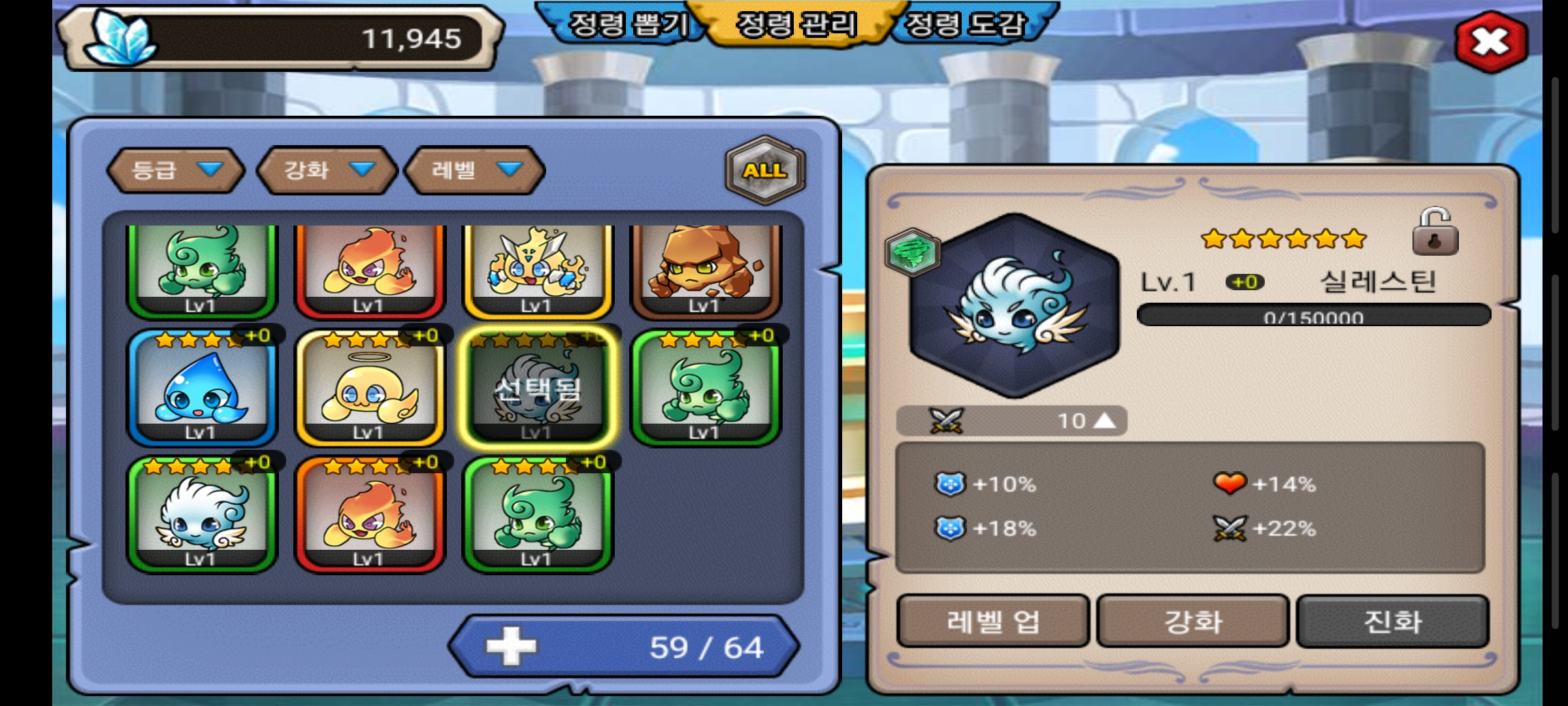
Task: Choose the blue water droplet spirit
Action: pos(202,388)
